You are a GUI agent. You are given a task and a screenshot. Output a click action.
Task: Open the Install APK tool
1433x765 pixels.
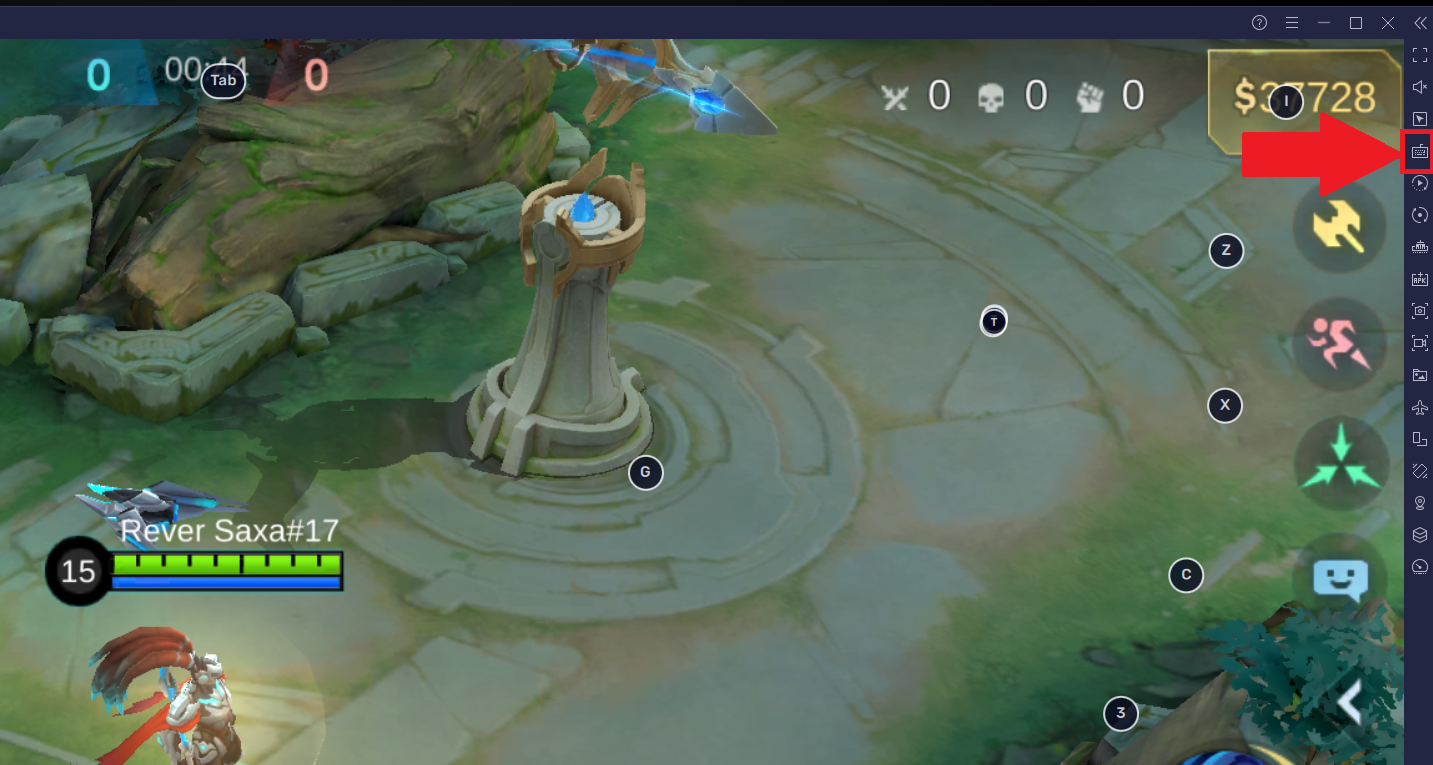point(1419,279)
